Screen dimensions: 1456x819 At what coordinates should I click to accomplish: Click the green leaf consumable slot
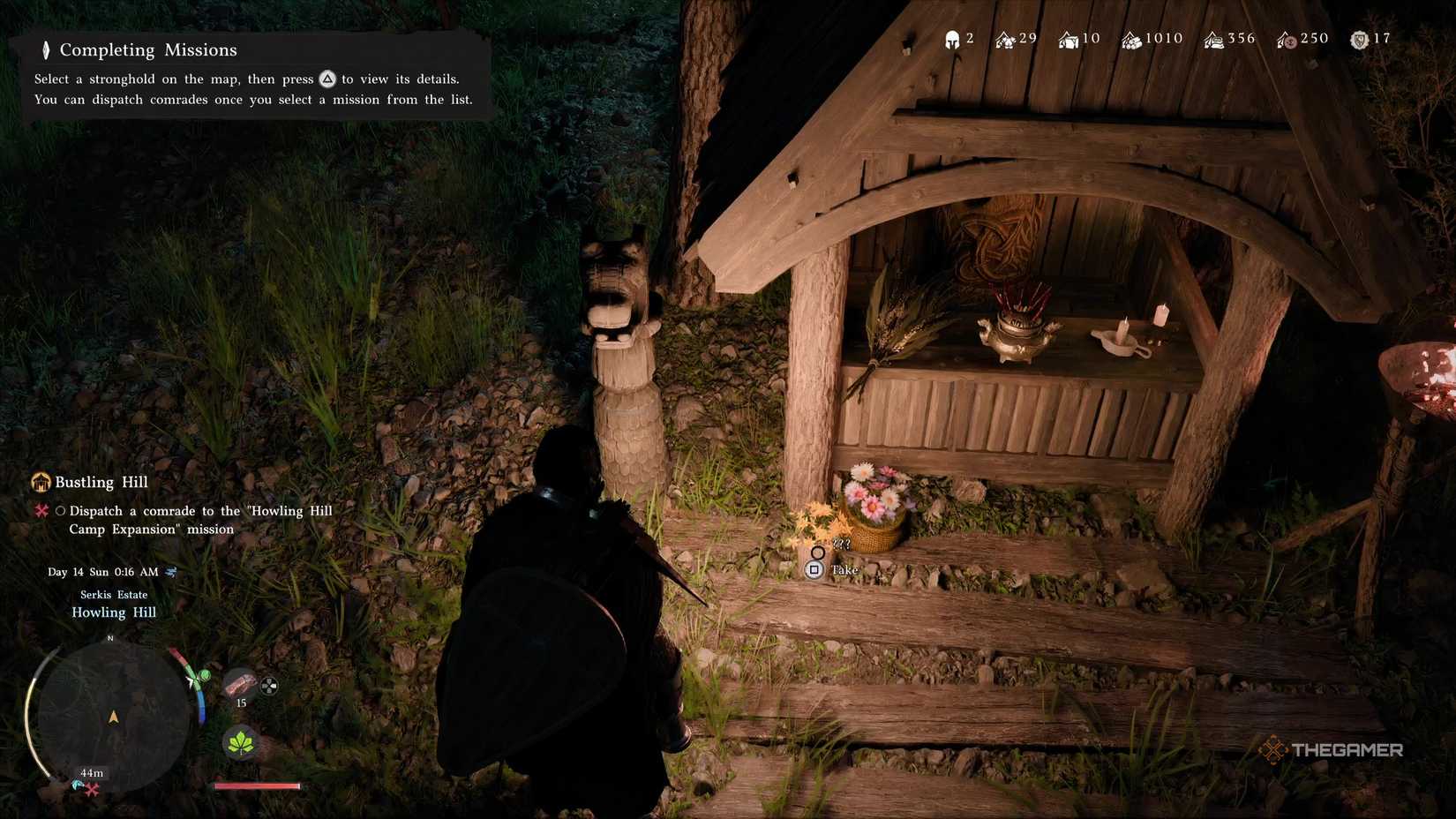click(x=239, y=742)
